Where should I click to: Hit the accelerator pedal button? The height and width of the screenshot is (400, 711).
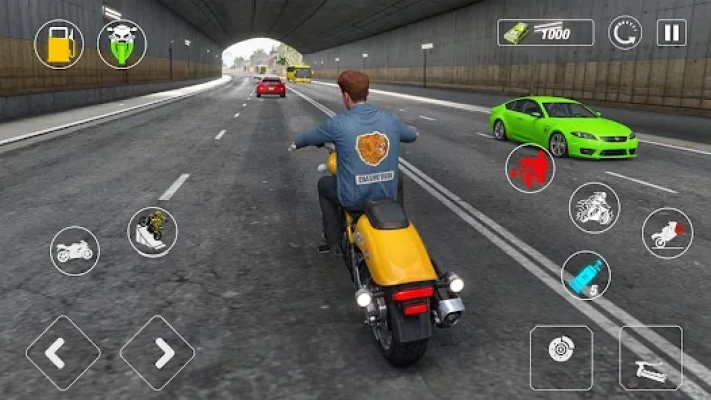click(650, 357)
